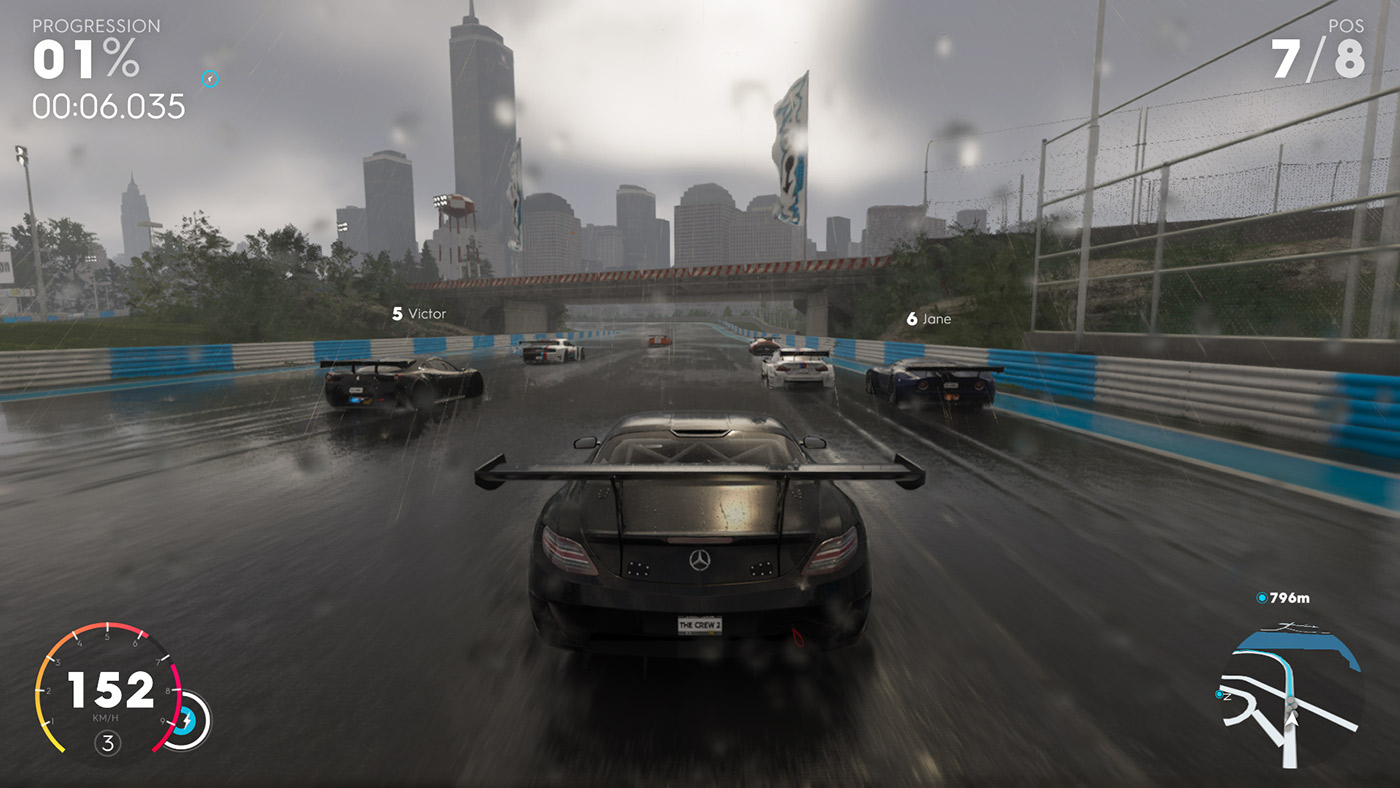Image resolution: width=1400 pixels, height=788 pixels.
Task: Click the 796m checkpoint distance icon
Action: point(1262,598)
